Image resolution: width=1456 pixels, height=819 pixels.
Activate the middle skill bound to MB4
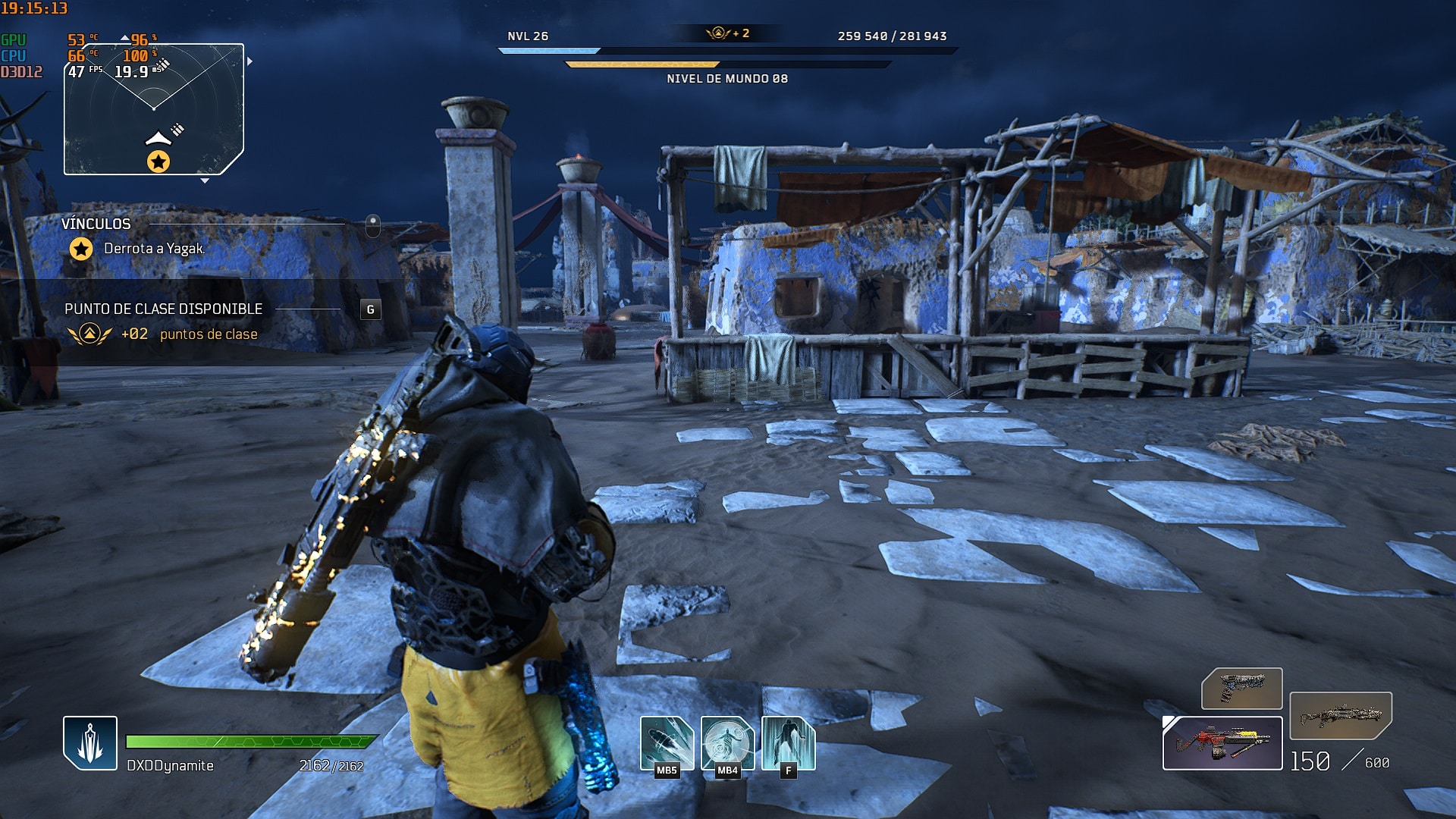[x=727, y=744]
